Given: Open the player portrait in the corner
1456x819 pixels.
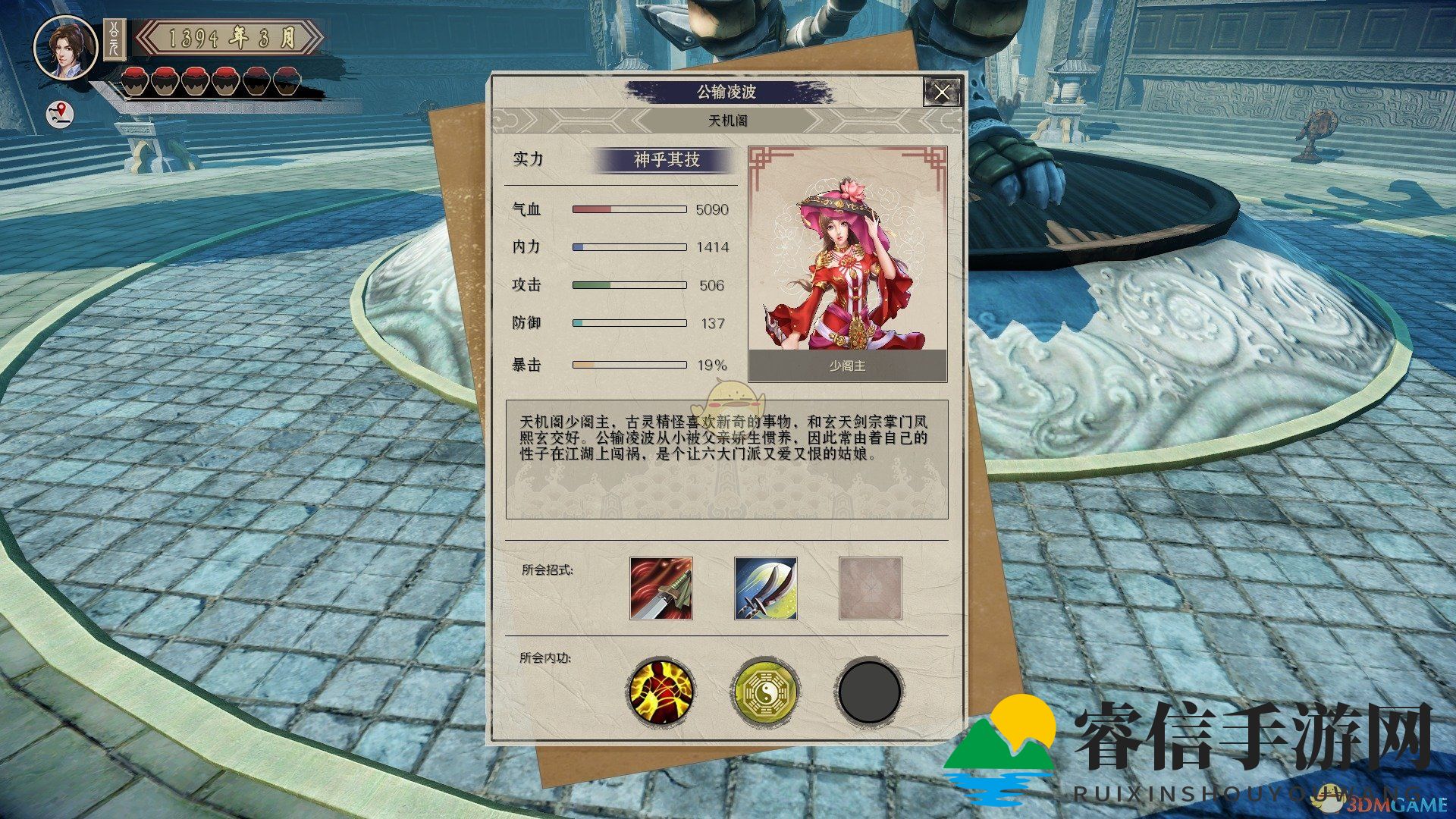Looking at the screenshot, I should pyautogui.click(x=66, y=48).
